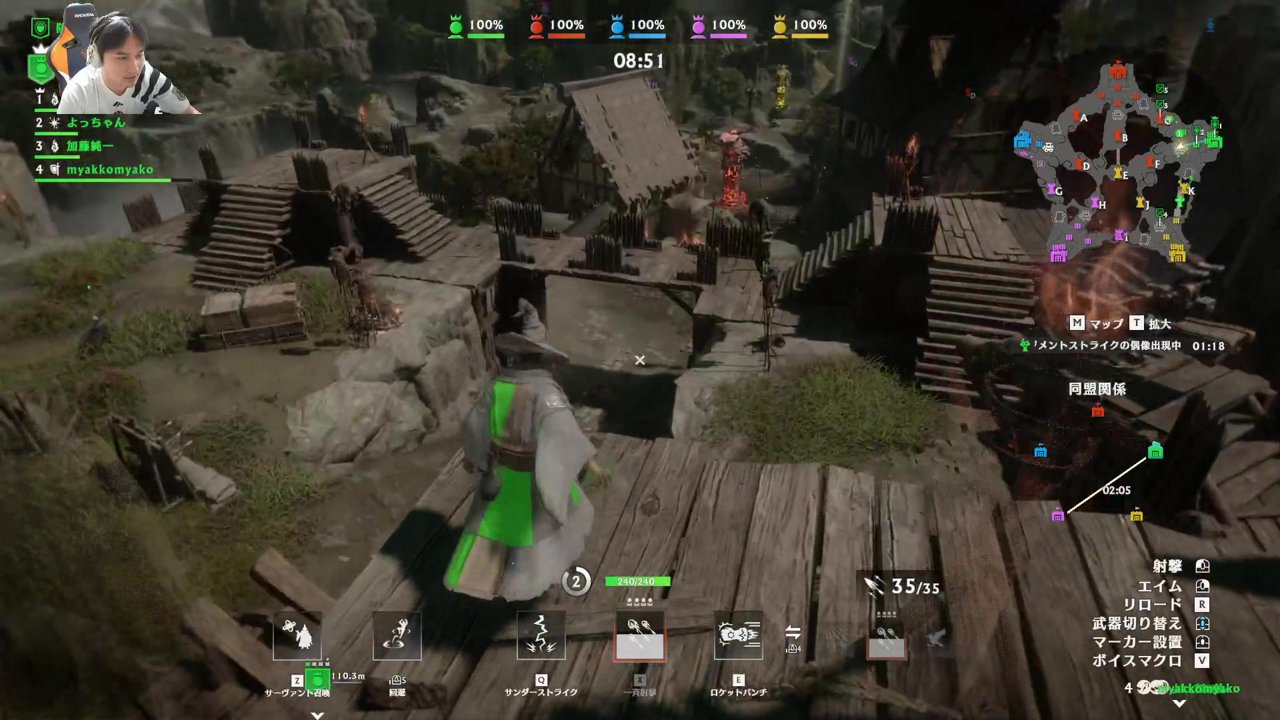1280x720 pixels.
Task: Select party member 加藤純一 in squad list
Action: [92, 146]
